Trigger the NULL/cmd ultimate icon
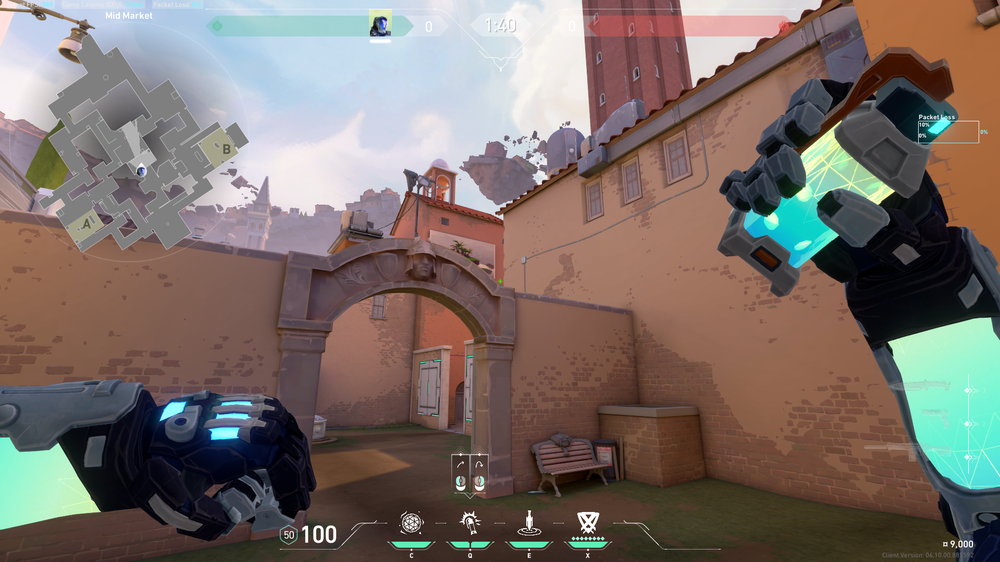The width and height of the screenshot is (1000, 562). point(587,521)
